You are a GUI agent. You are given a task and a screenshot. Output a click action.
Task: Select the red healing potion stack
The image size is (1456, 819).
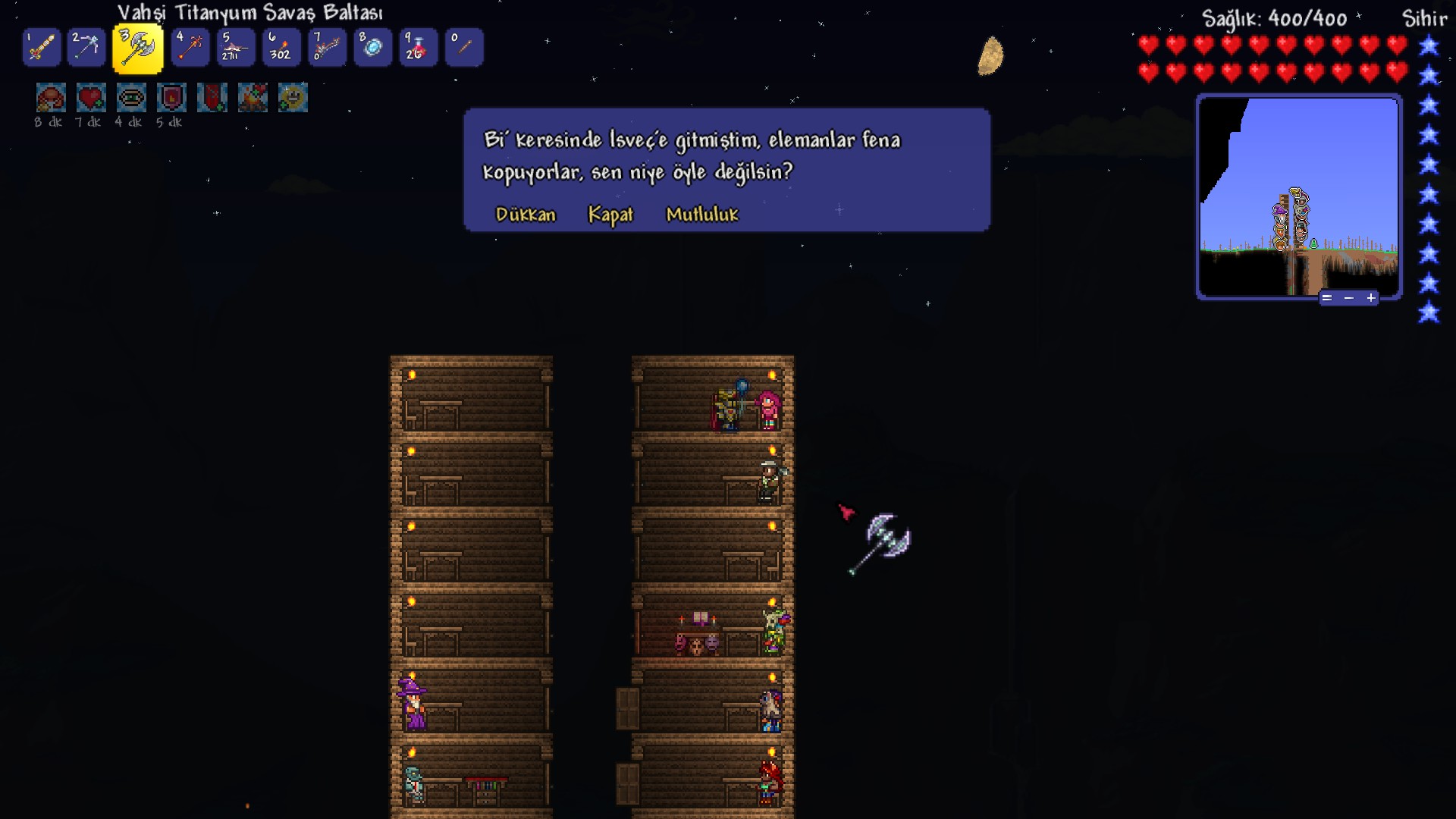(418, 48)
